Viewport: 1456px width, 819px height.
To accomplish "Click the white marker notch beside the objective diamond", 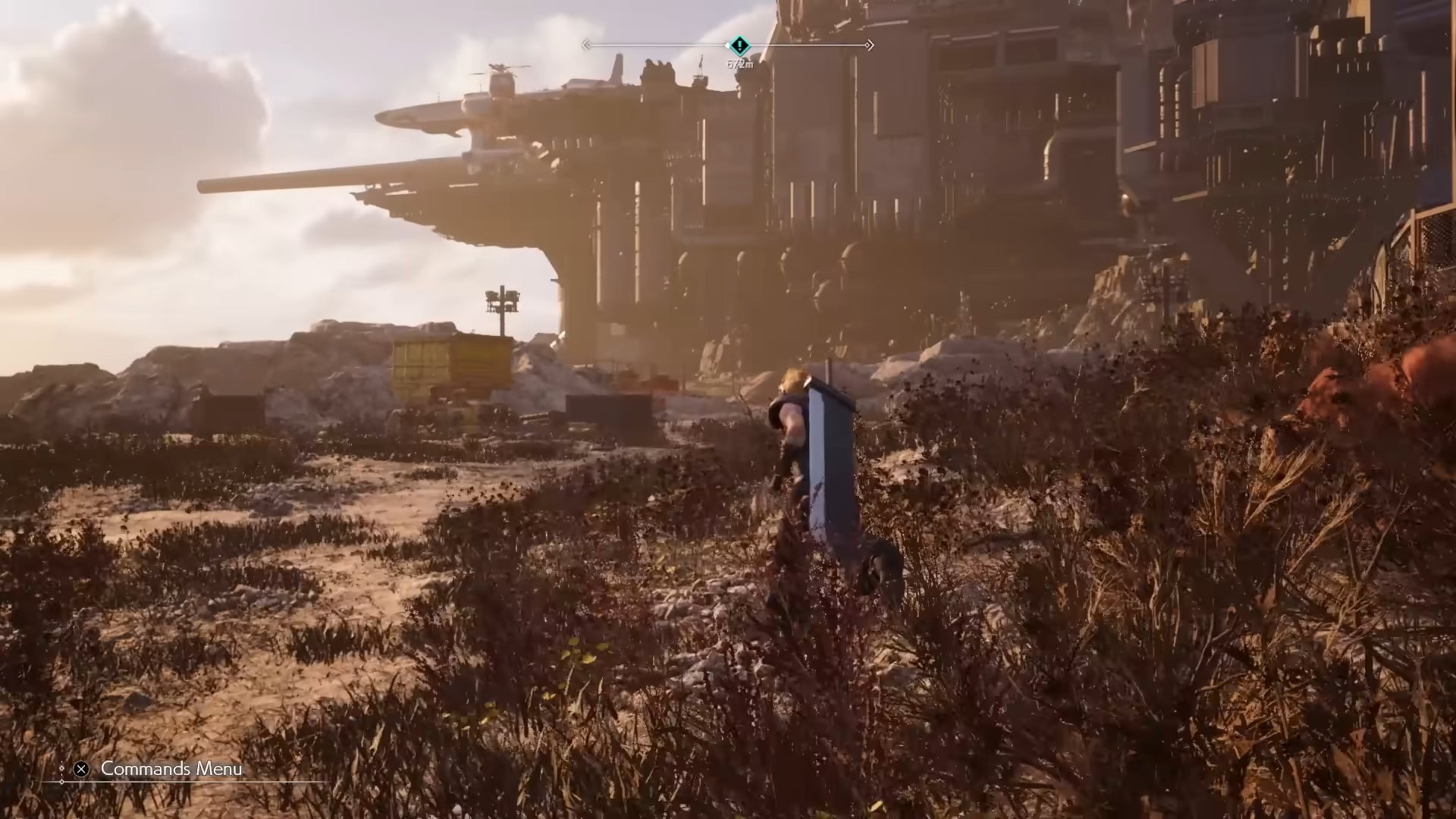I will click(x=727, y=45).
